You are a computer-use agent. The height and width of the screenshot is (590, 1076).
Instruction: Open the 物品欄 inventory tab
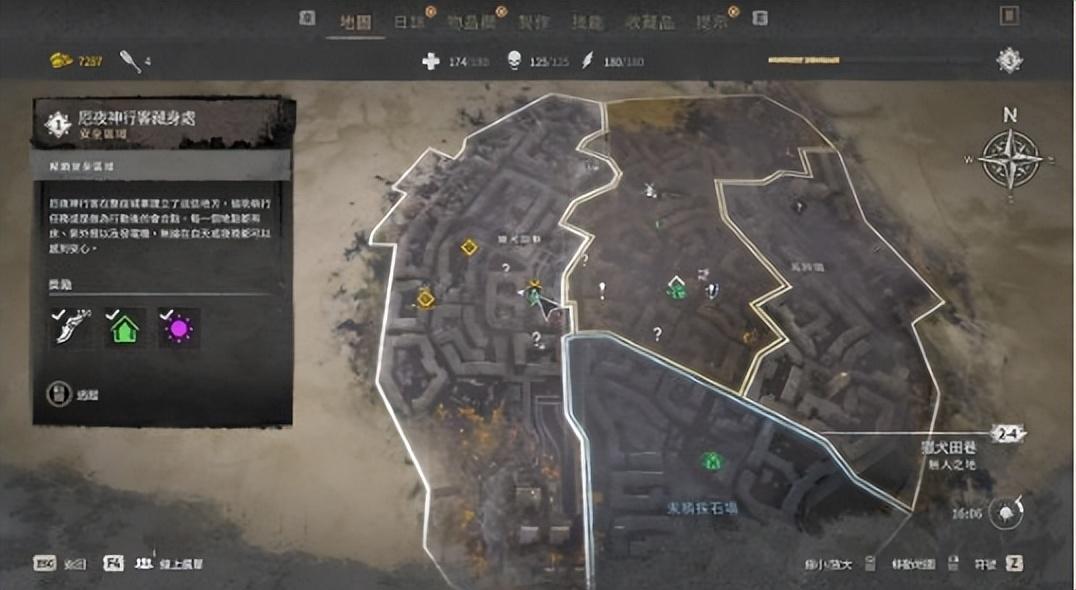coord(472,20)
